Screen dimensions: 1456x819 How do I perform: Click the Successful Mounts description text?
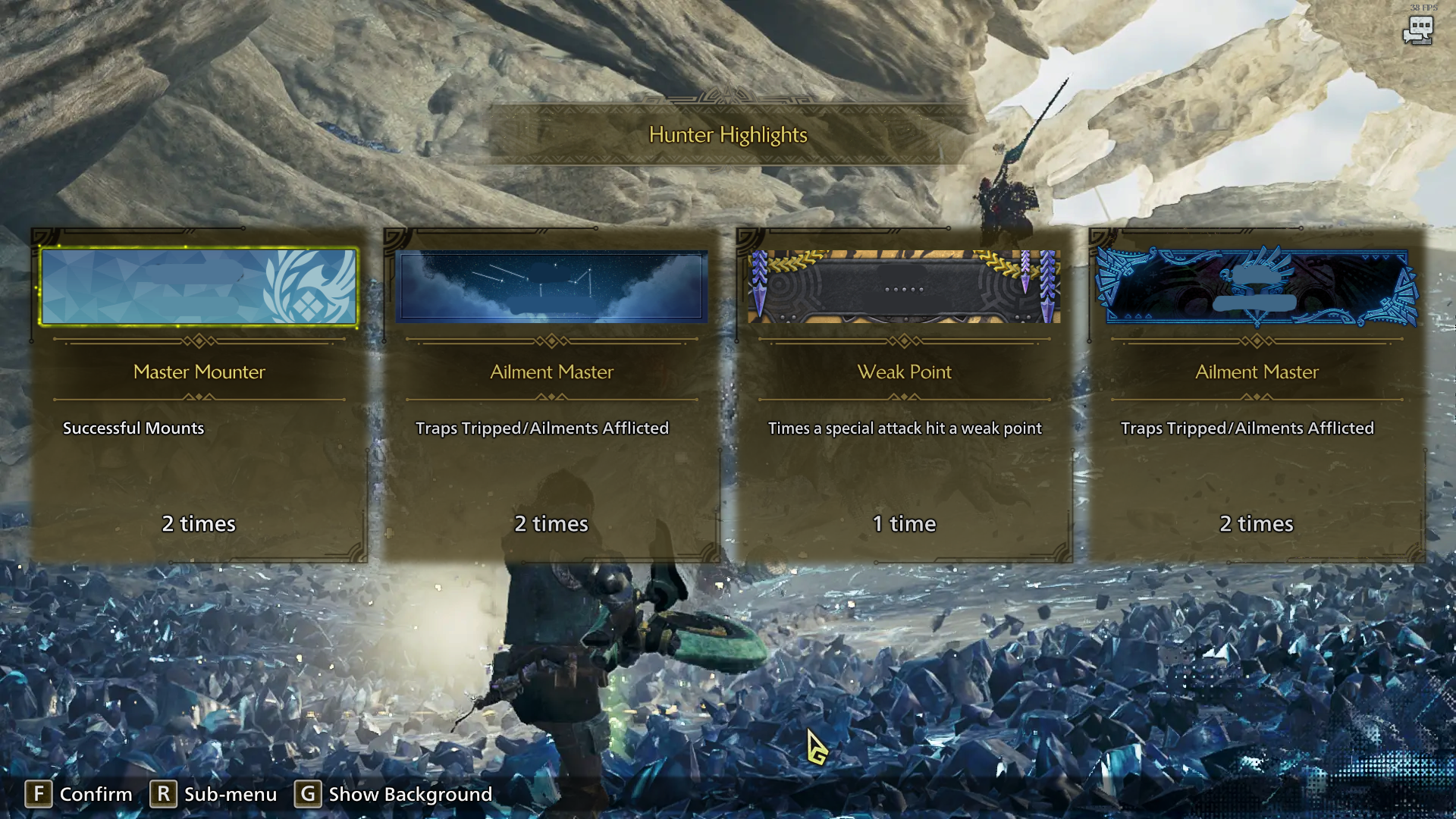[x=133, y=428]
